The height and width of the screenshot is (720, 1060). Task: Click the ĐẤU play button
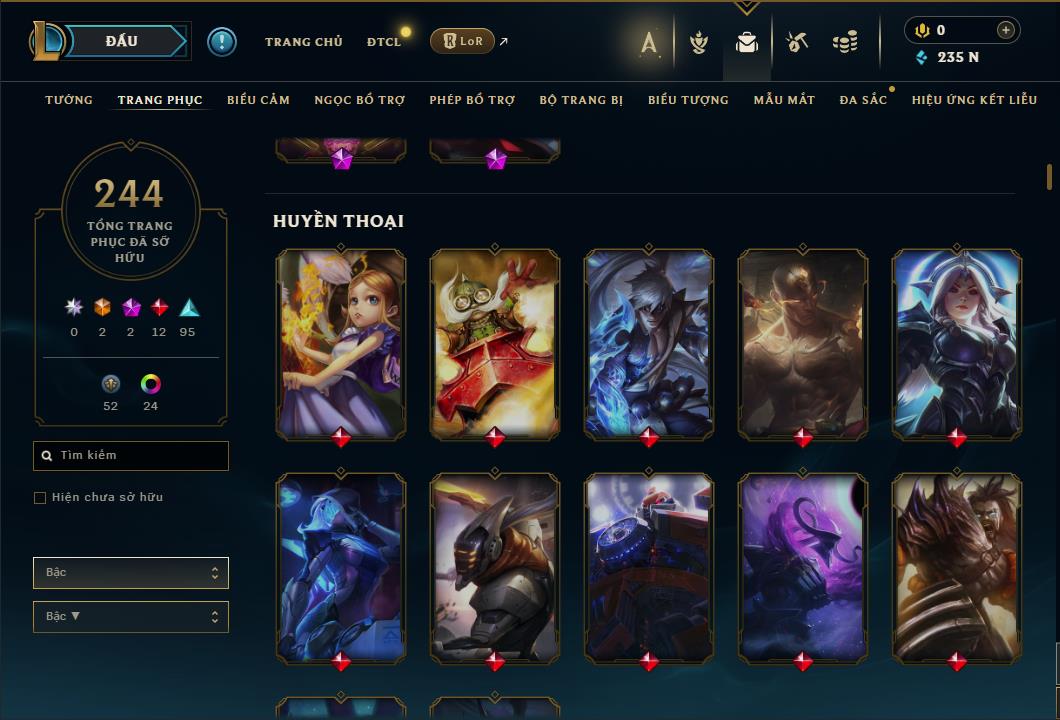click(x=121, y=41)
